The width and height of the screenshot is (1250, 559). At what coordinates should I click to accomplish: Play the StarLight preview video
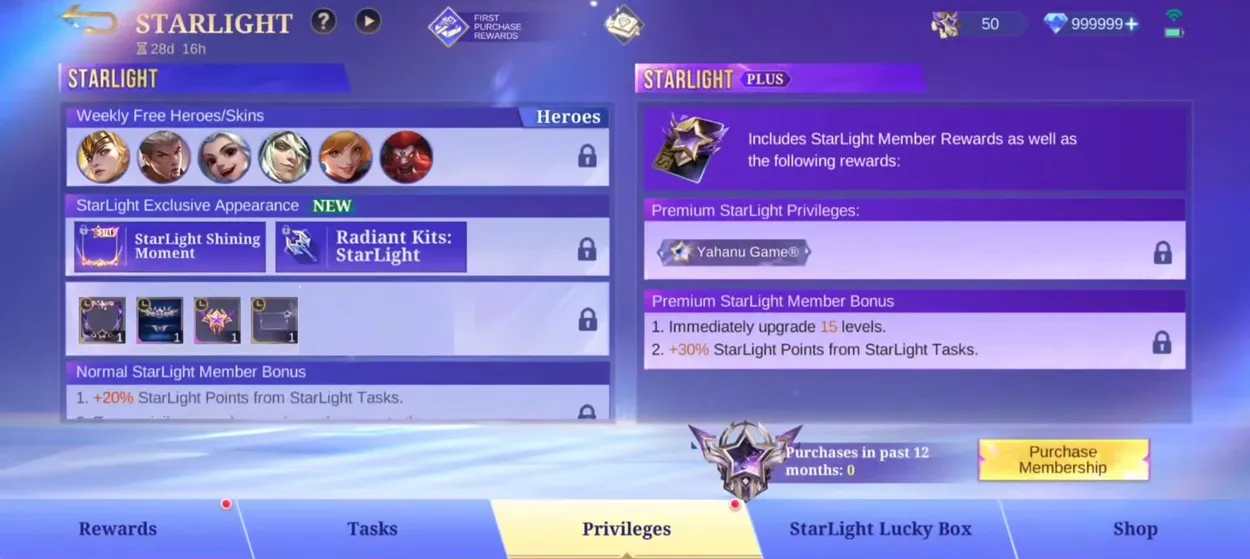click(368, 21)
